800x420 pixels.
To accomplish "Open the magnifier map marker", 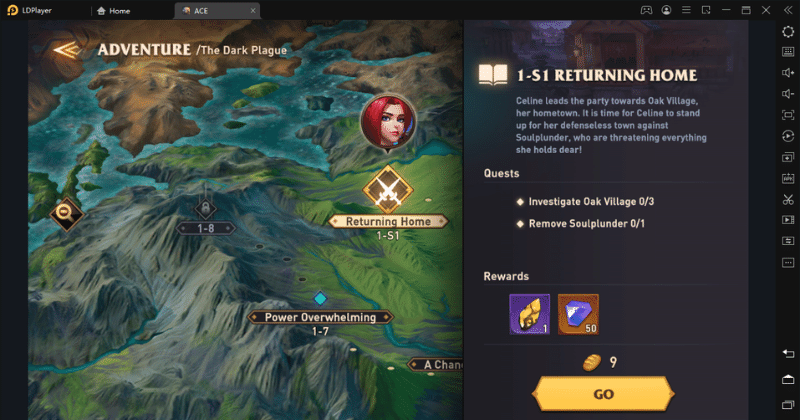I will tap(66, 211).
